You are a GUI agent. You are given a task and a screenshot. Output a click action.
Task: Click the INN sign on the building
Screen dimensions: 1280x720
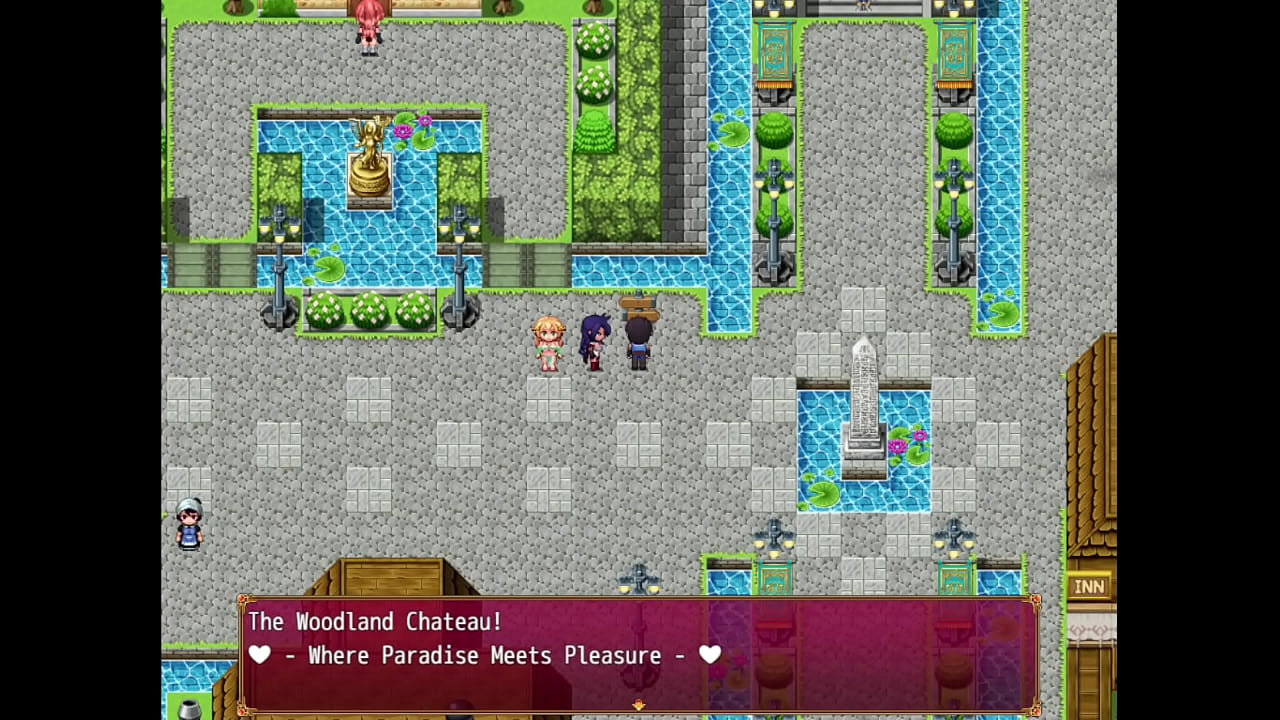[1089, 587]
